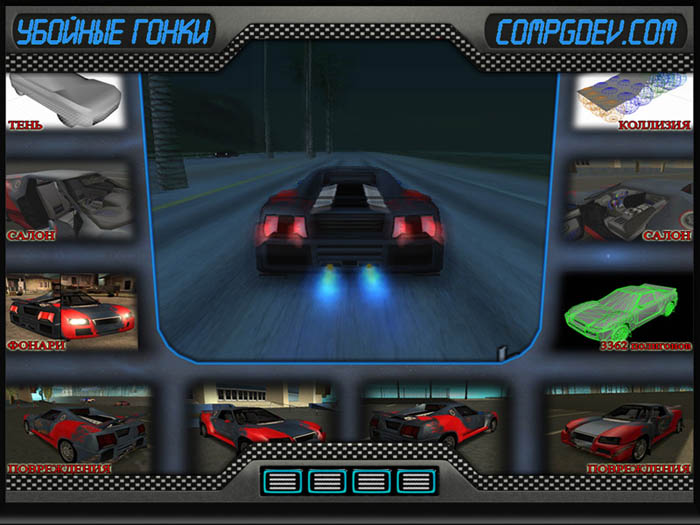Viewport: 700px width, 525px height.
Task: Select the КОЛЛИЗИЯ collision wireframe thumbnail
Action: (x=633, y=101)
